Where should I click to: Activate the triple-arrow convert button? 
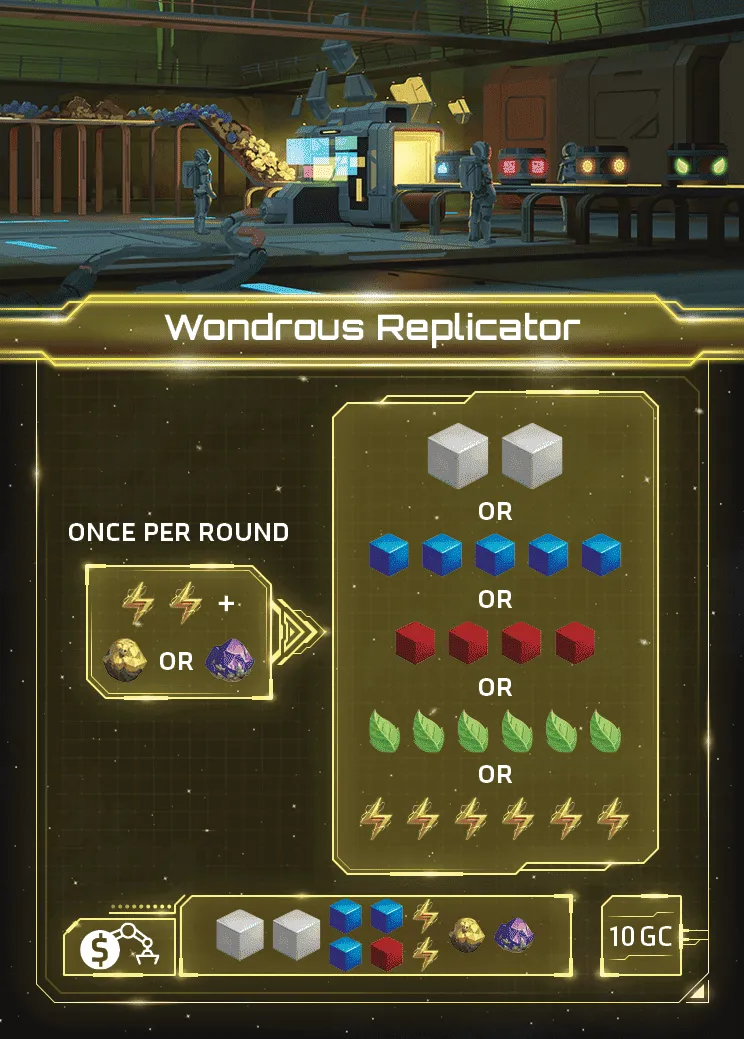299,632
